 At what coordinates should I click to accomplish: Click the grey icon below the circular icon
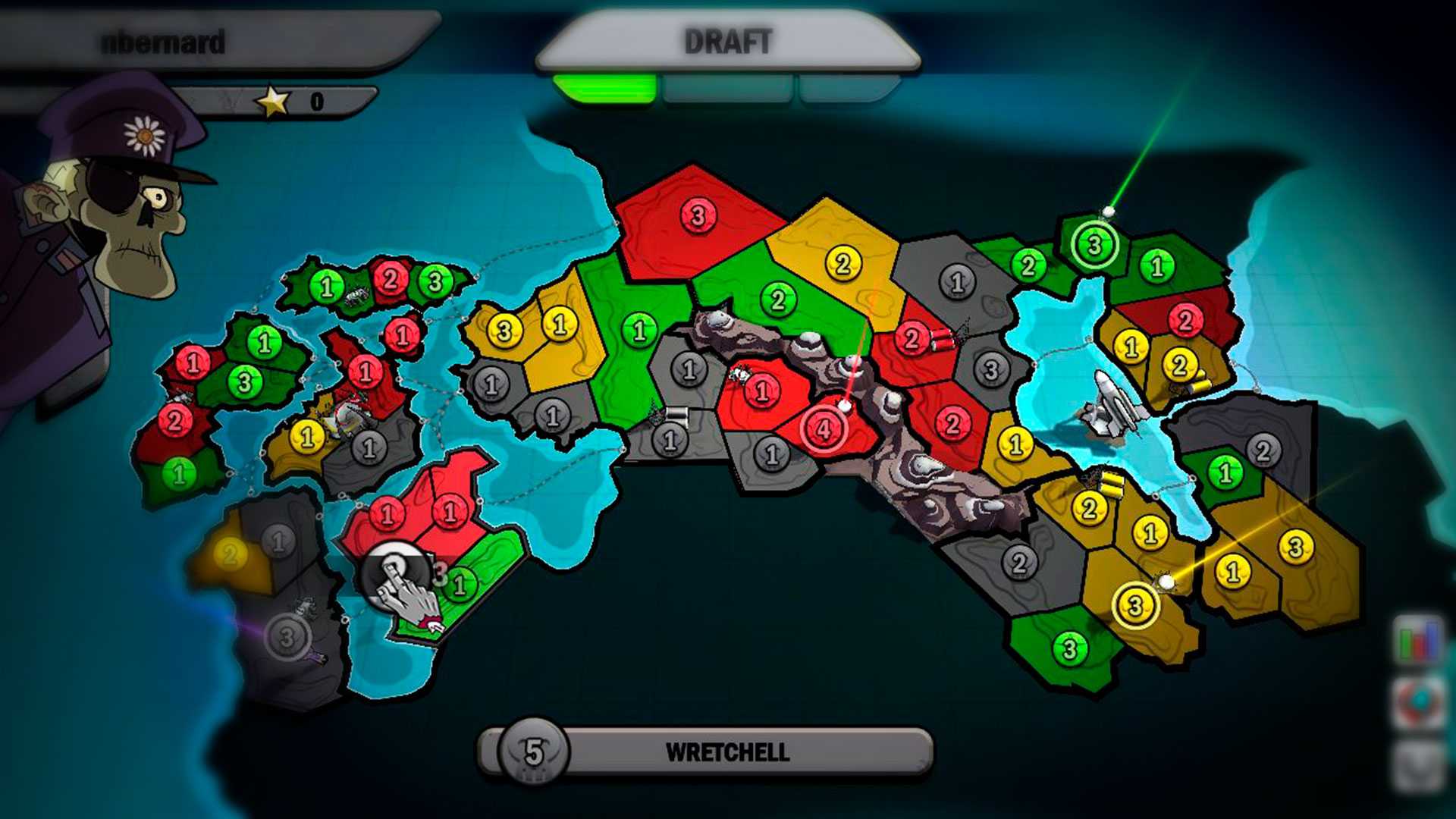point(1419,766)
